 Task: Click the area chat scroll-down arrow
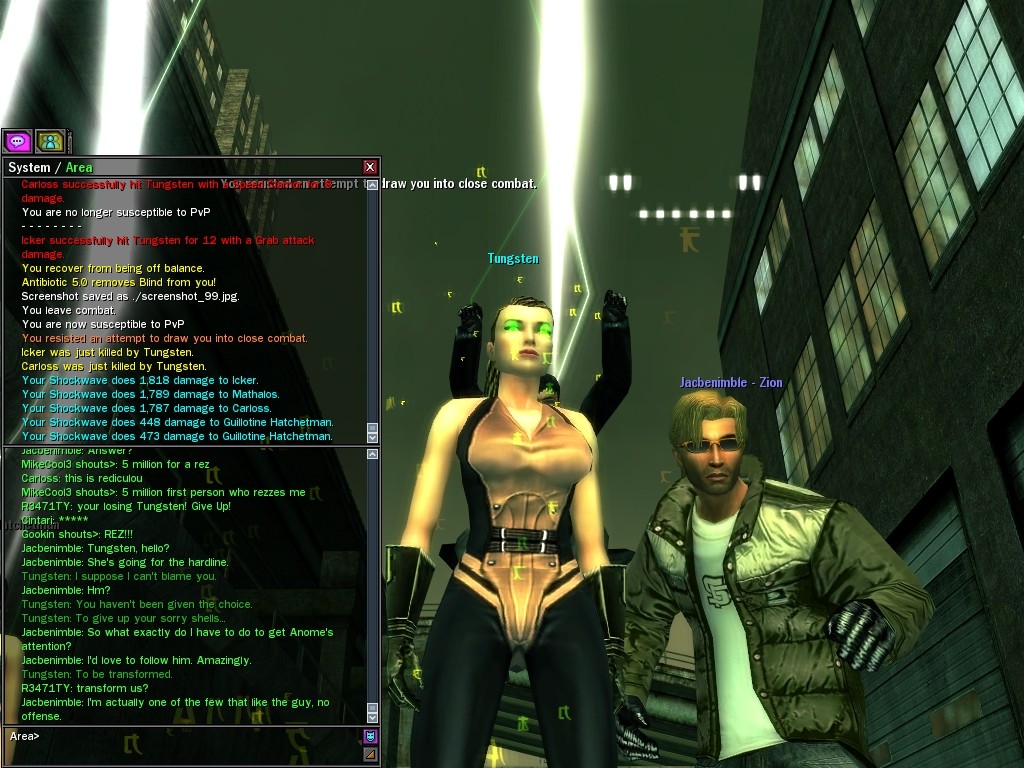click(x=373, y=717)
